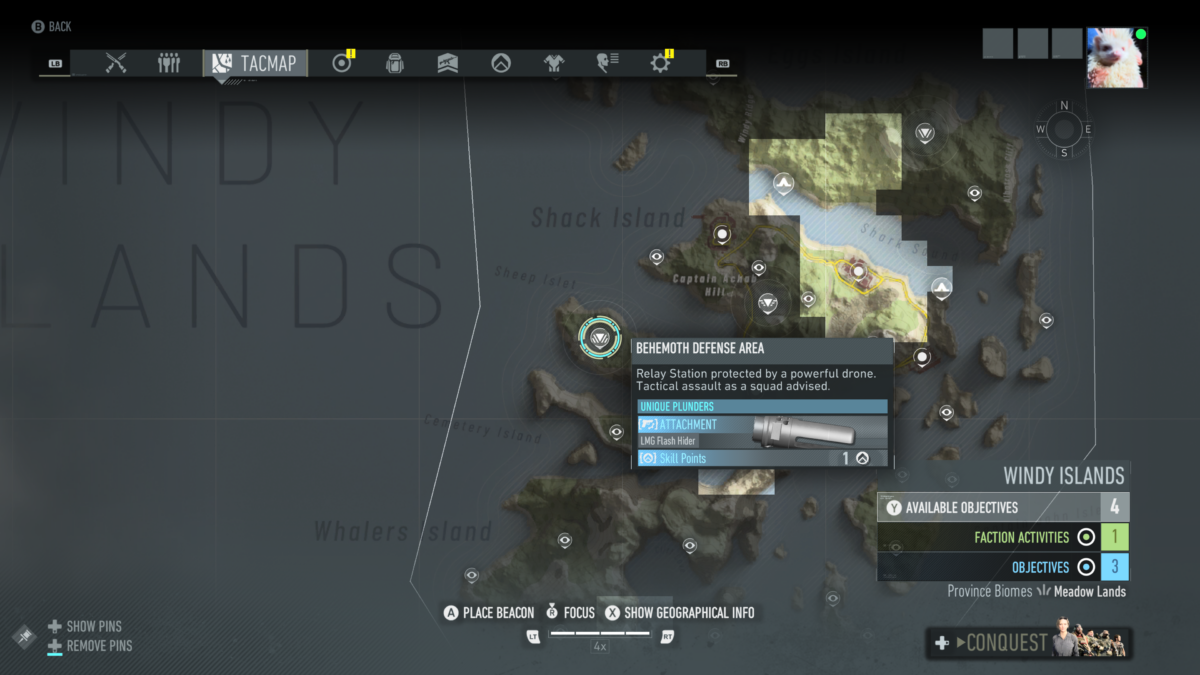Select the LMG Flash Hider attachment reward
1200x675 pixels.
(762, 432)
